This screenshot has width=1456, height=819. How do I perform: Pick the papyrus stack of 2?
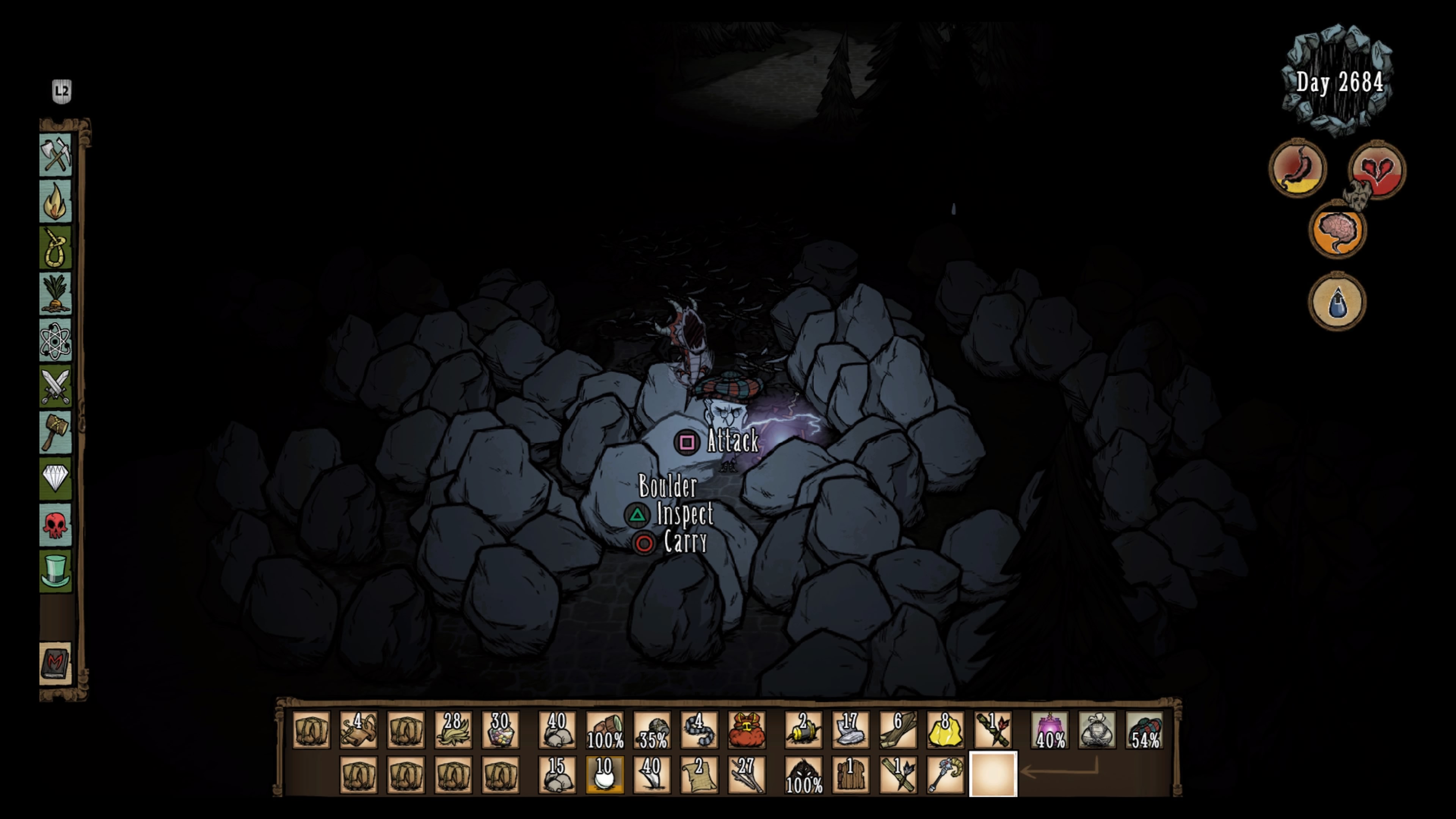point(698,775)
